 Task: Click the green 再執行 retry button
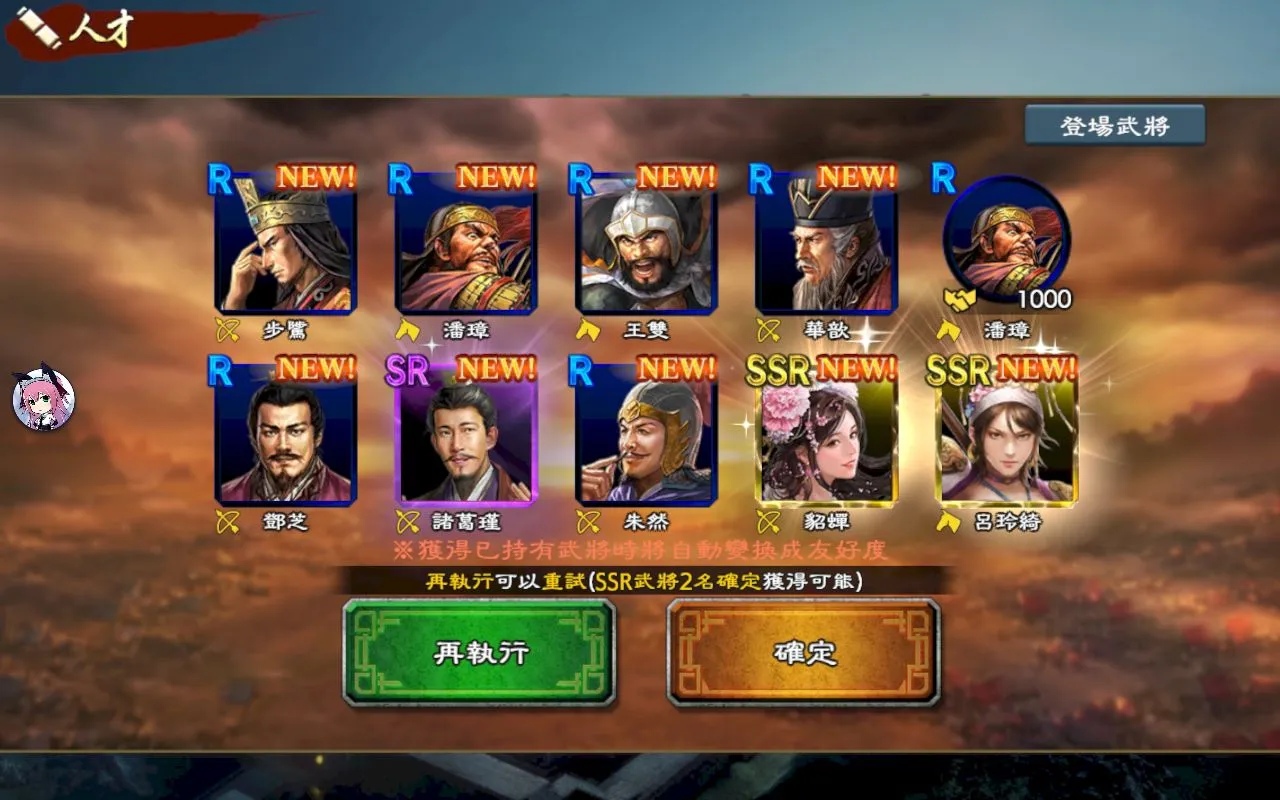pos(479,653)
